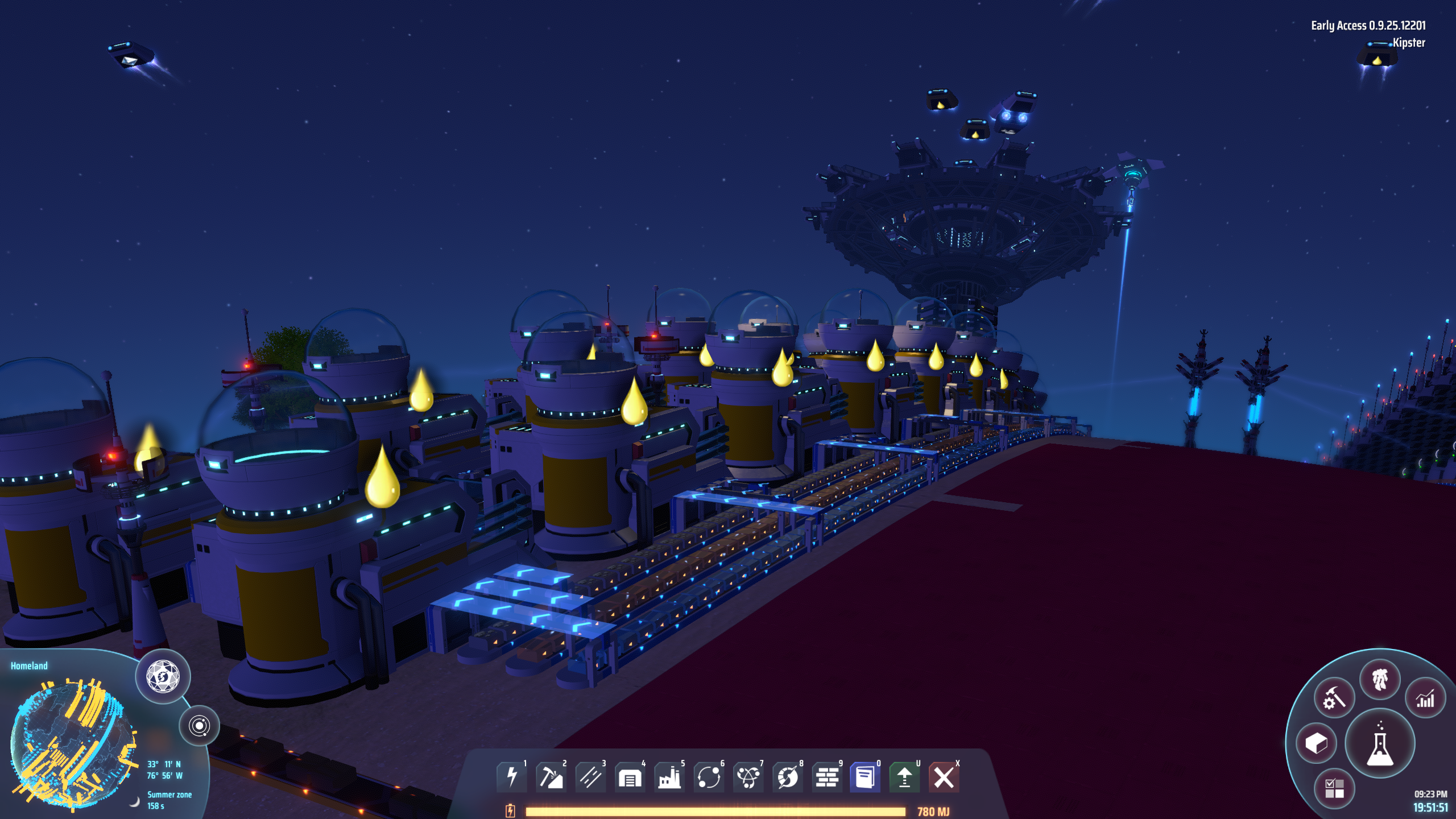Open the blue blueprint book button
Image resolution: width=1456 pixels, height=819 pixels.
click(865, 776)
